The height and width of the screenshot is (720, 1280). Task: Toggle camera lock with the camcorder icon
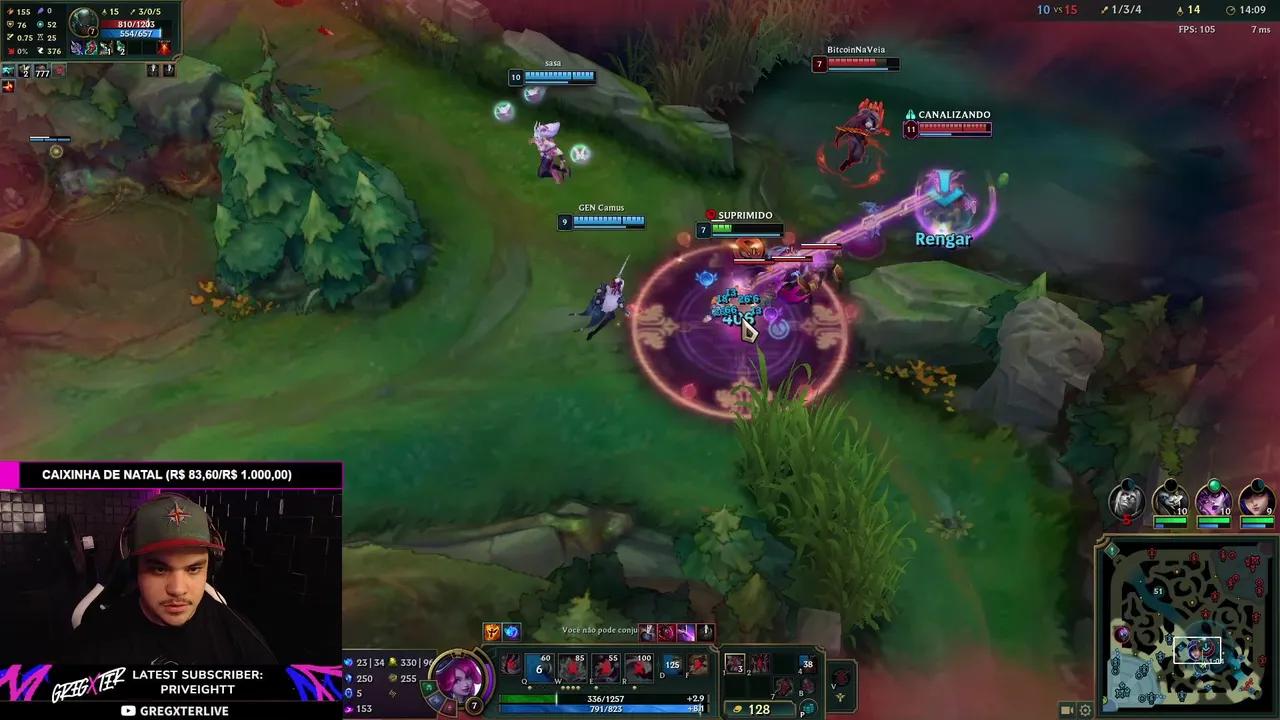[x=1067, y=709]
